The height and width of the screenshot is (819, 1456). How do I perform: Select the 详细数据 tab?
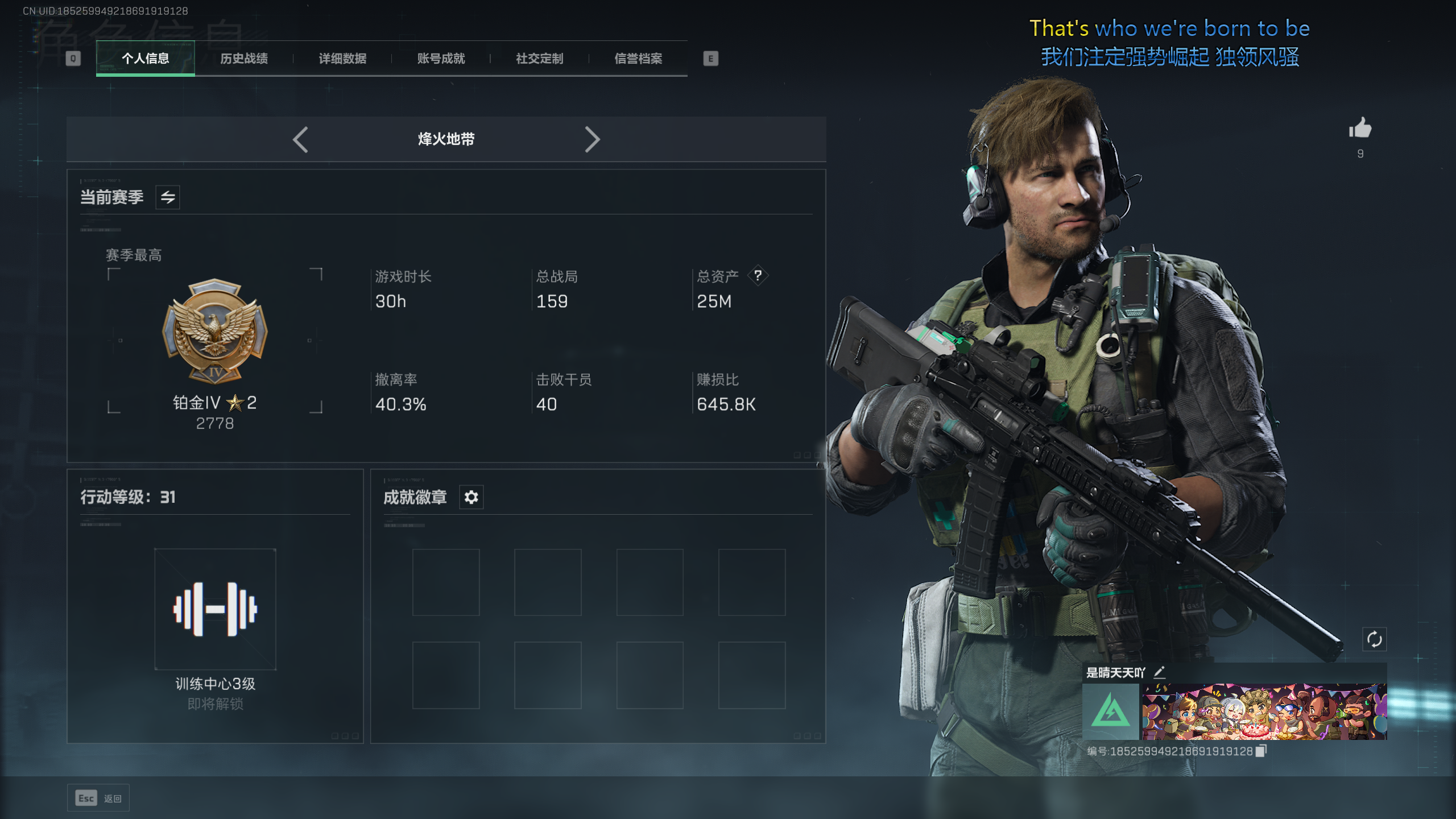point(342,59)
